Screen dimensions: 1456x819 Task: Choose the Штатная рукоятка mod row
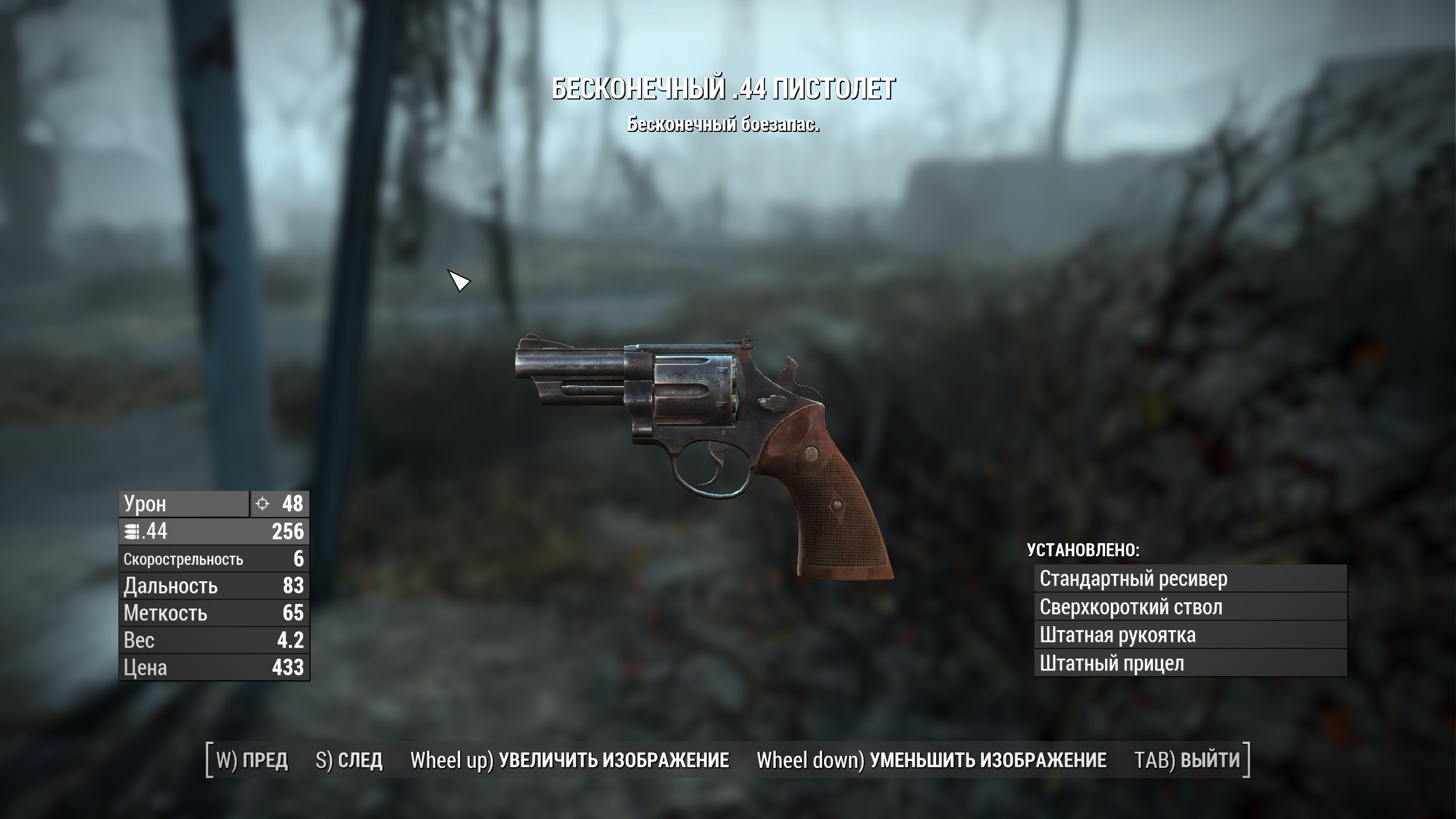tap(1190, 635)
